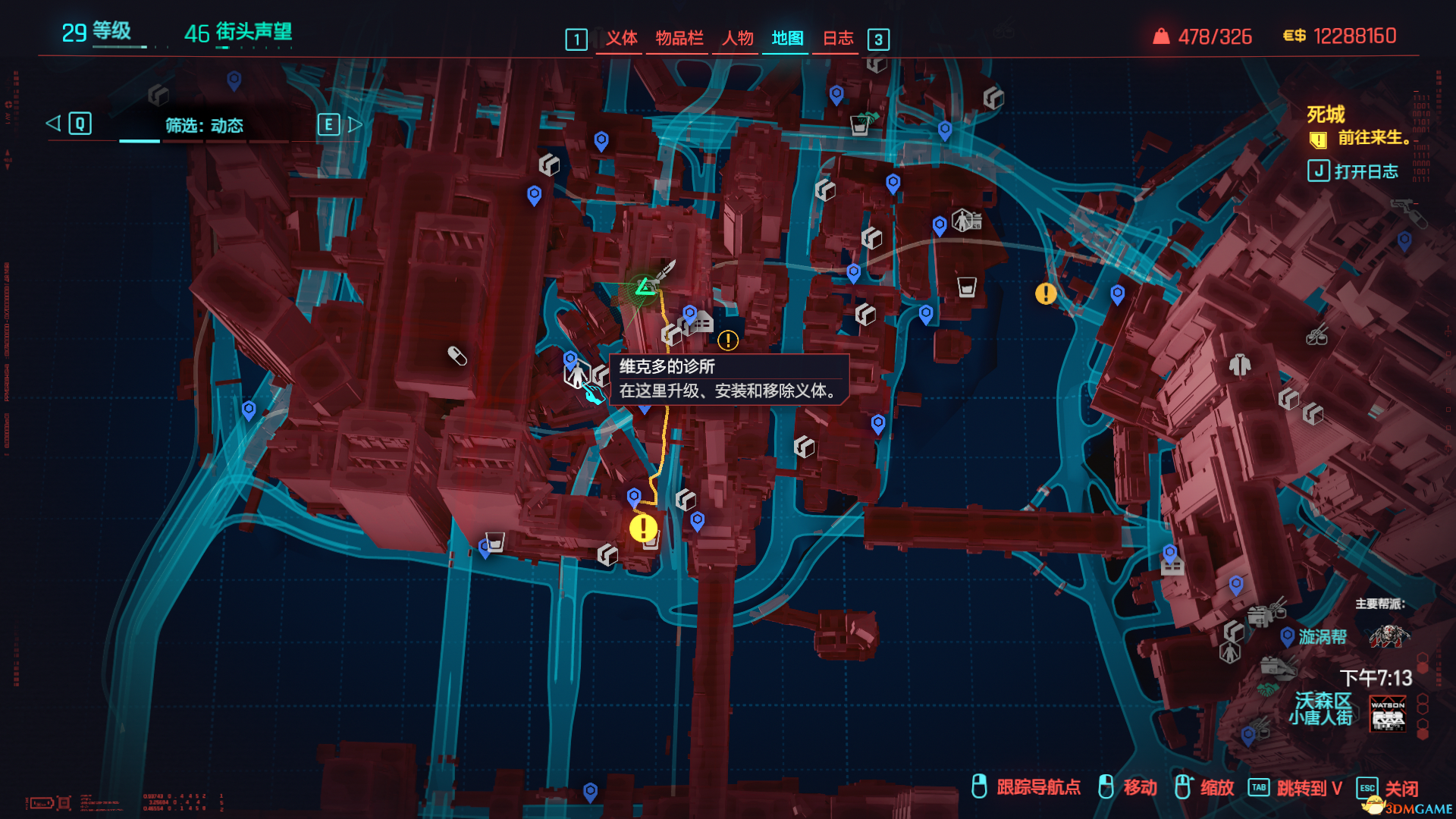Open the 物品栏 inventory tab

[679, 38]
